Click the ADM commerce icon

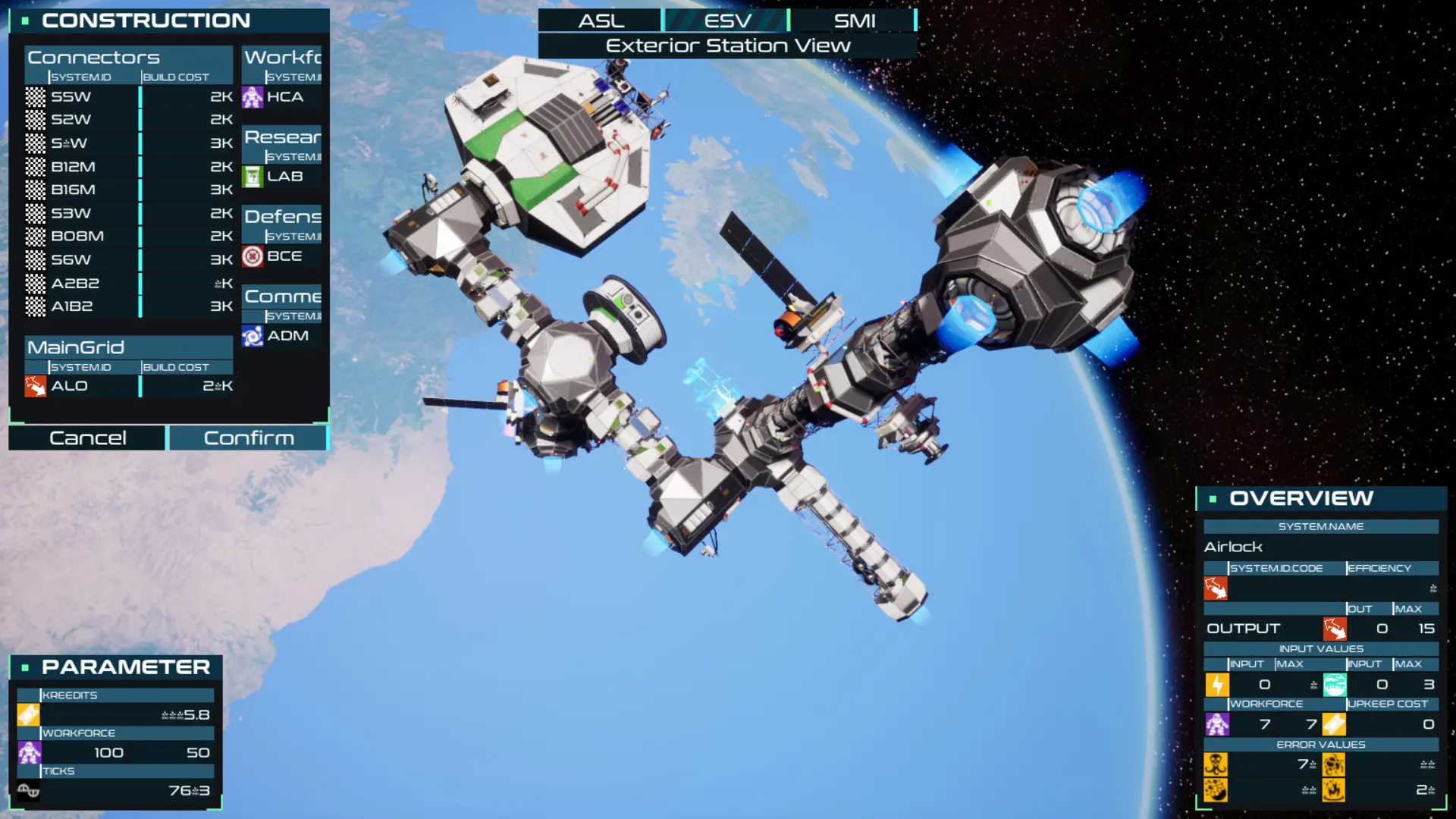[252, 335]
